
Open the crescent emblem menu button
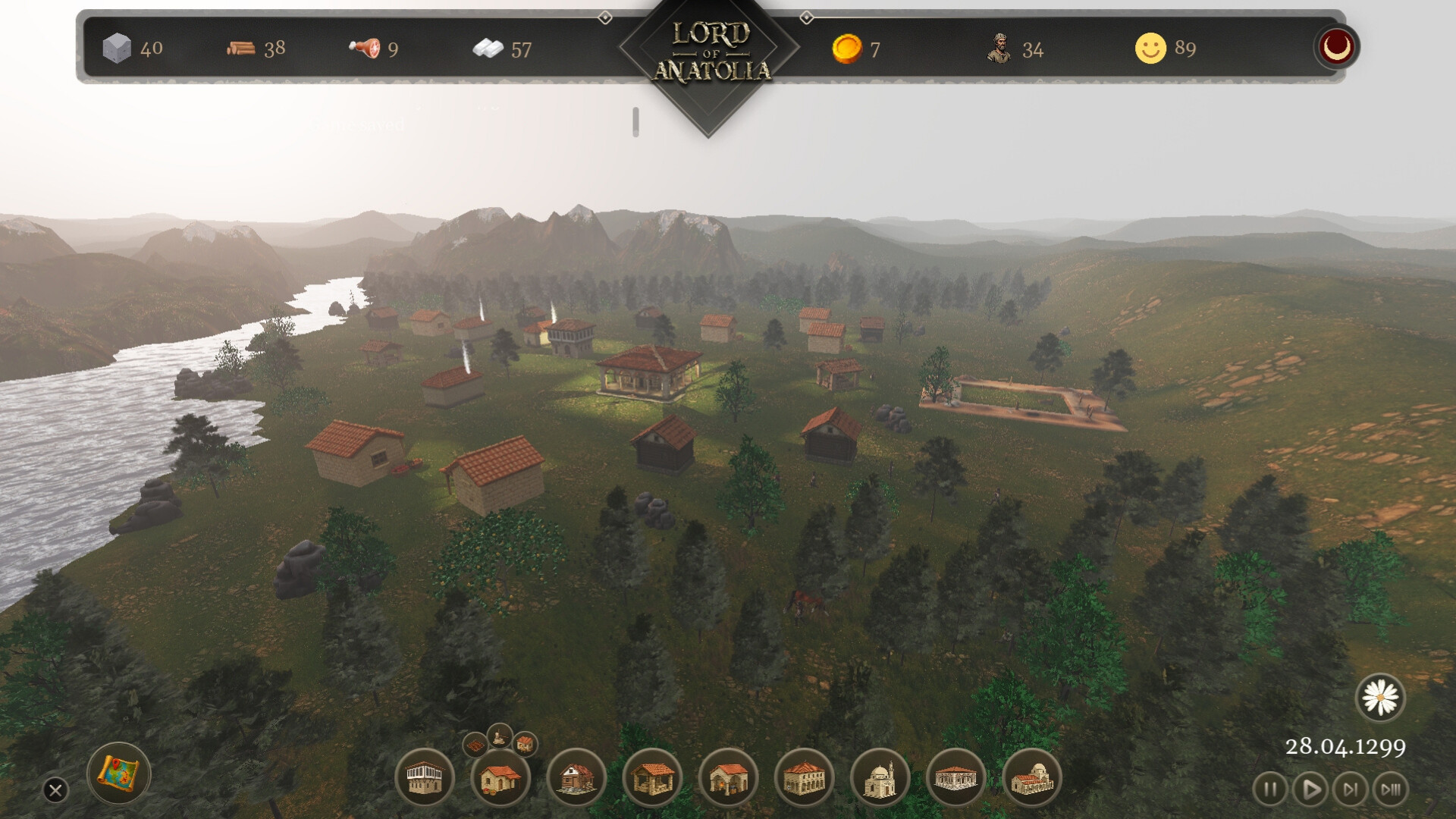tap(1336, 47)
